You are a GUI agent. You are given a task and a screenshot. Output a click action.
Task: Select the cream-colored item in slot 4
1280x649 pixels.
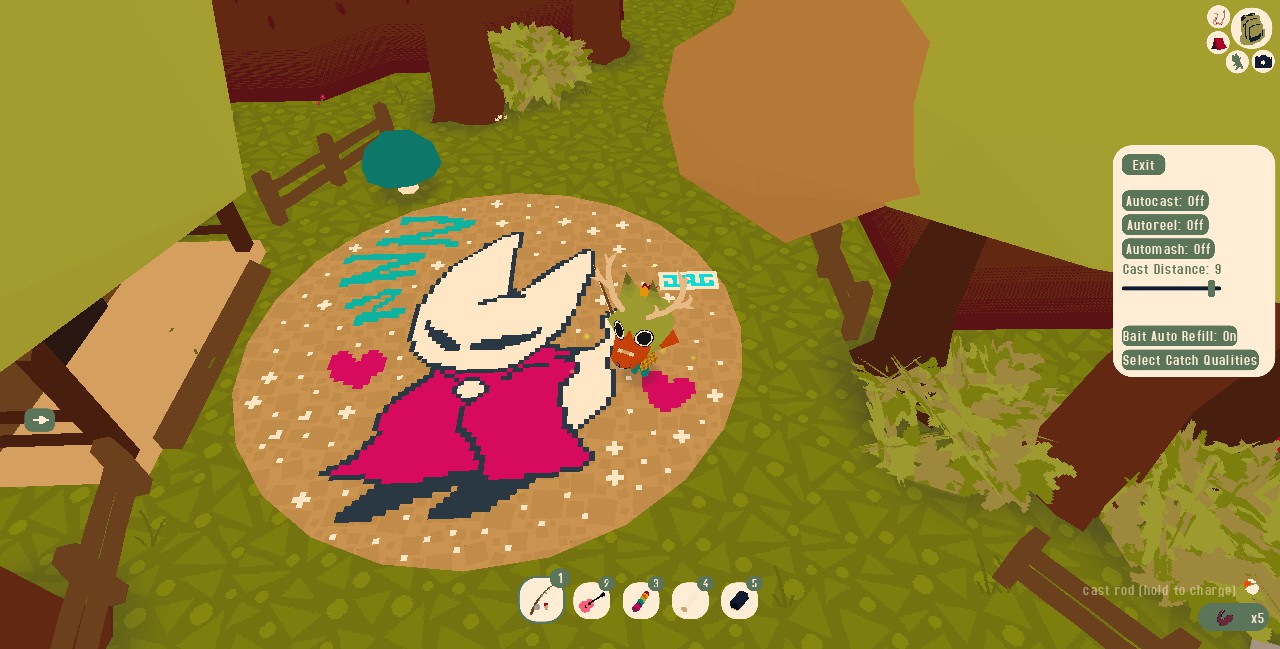[x=690, y=601]
